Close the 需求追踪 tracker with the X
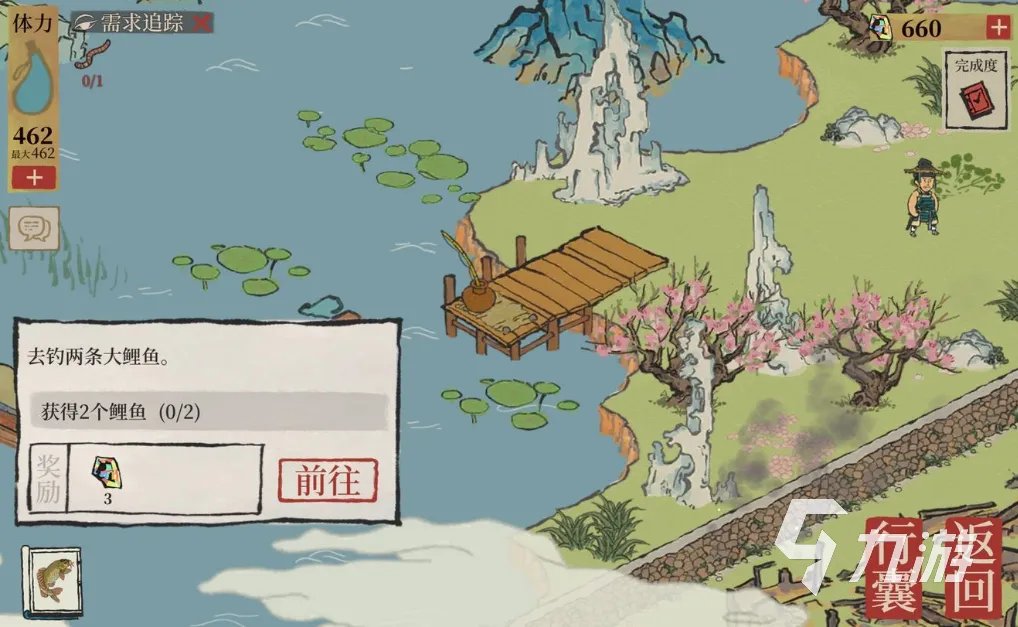 pyautogui.click(x=201, y=23)
